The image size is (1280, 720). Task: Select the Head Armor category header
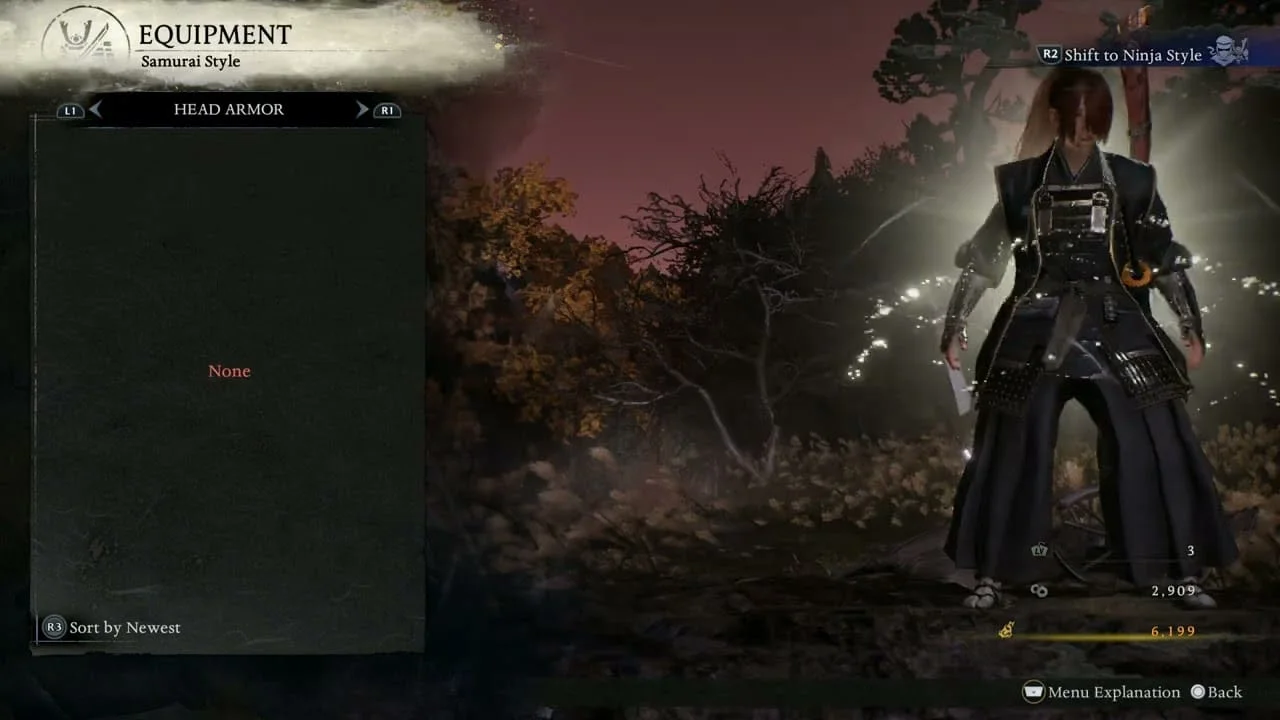pos(229,110)
